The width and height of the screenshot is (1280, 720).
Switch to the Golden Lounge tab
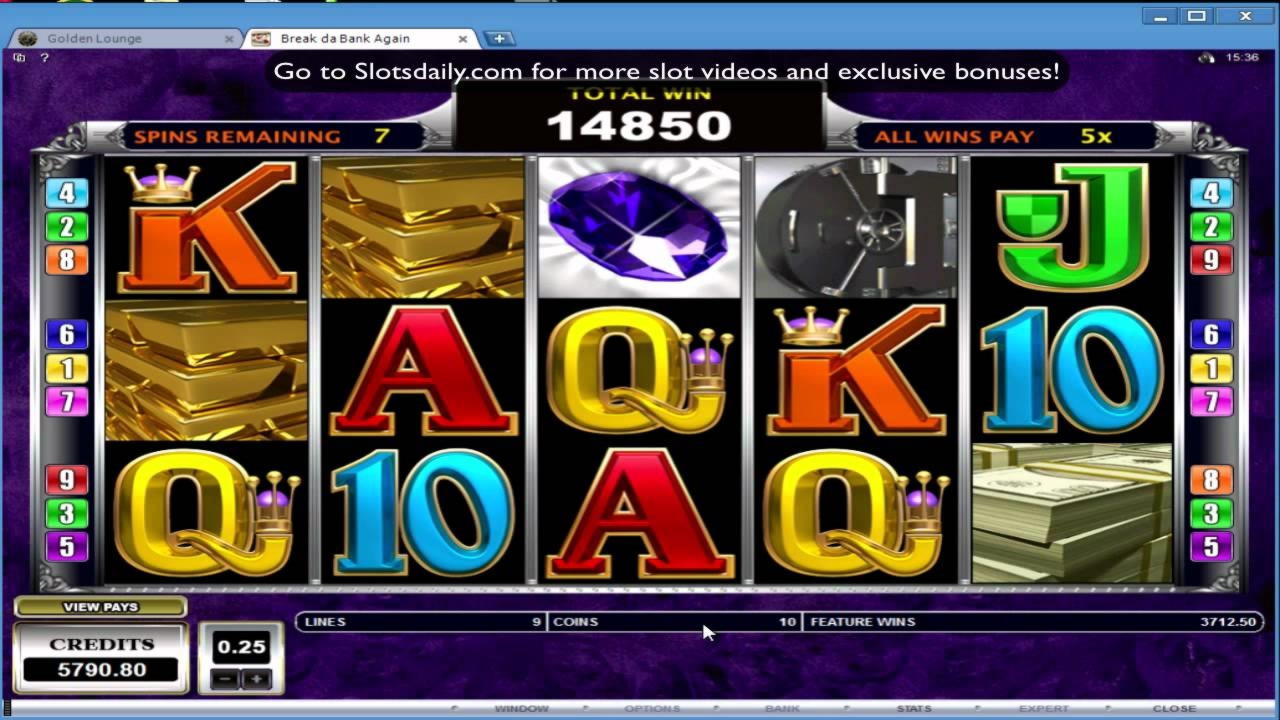[95, 39]
